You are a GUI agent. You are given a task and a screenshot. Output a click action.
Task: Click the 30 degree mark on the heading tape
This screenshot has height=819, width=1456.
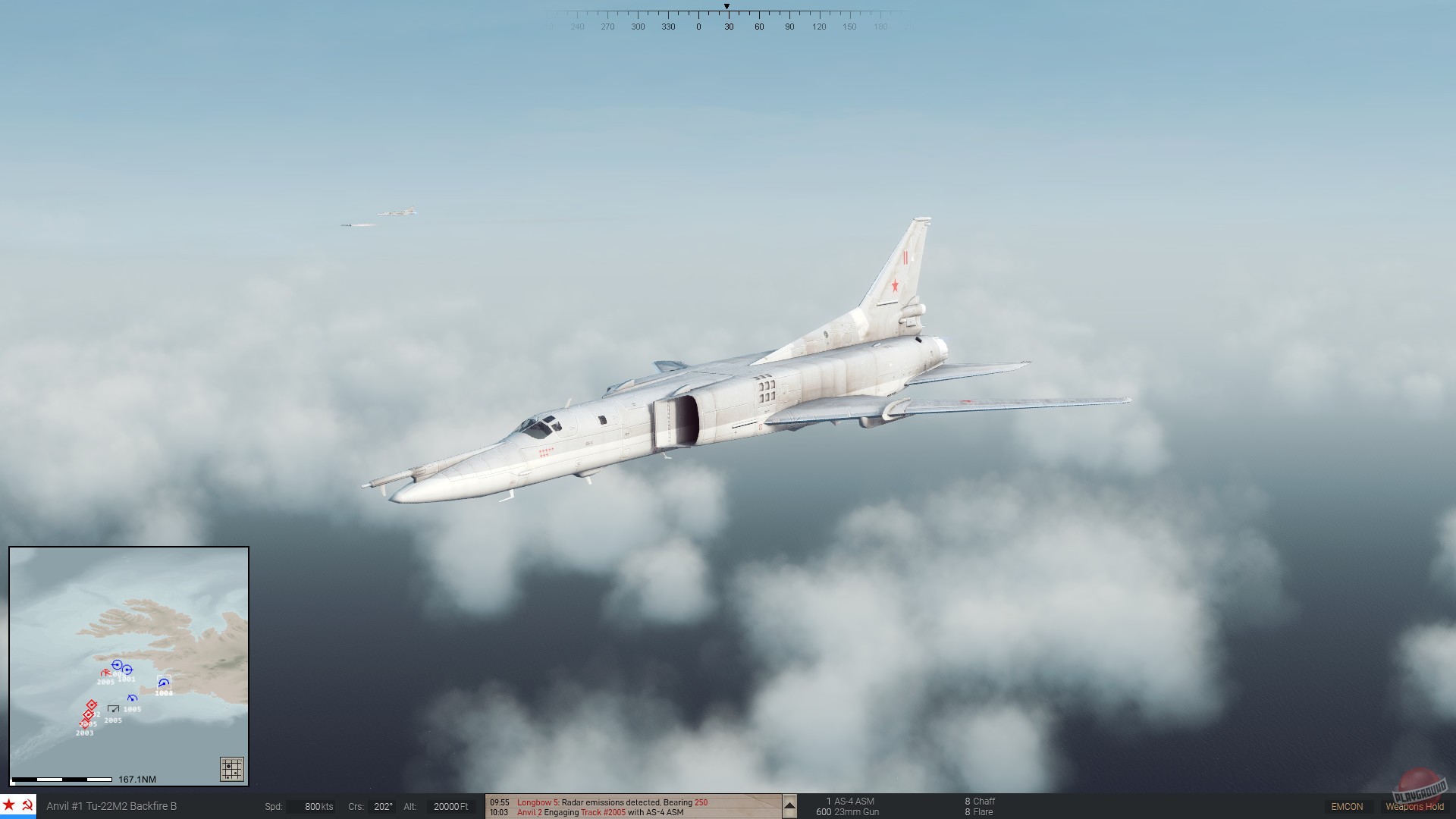click(729, 25)
